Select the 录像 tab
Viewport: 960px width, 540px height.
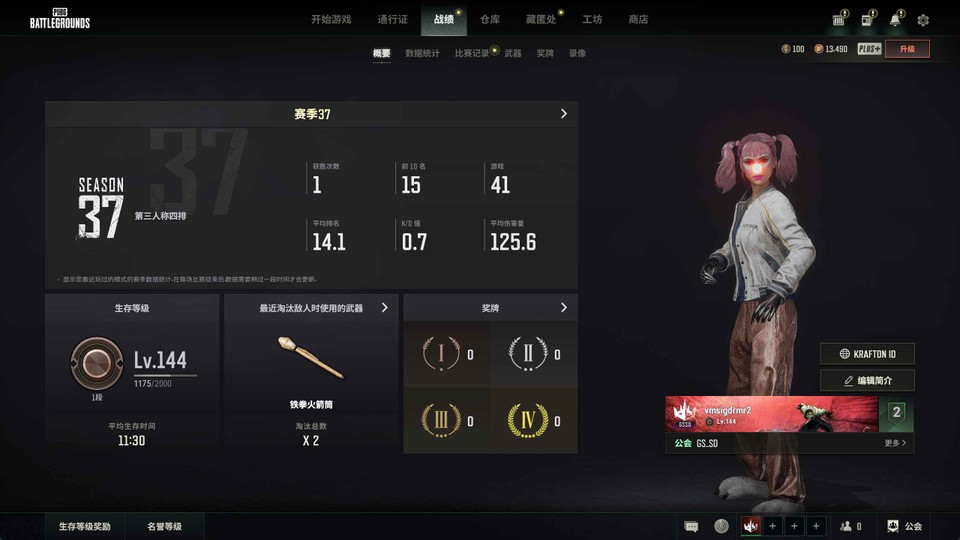click(x=577, y=53)
